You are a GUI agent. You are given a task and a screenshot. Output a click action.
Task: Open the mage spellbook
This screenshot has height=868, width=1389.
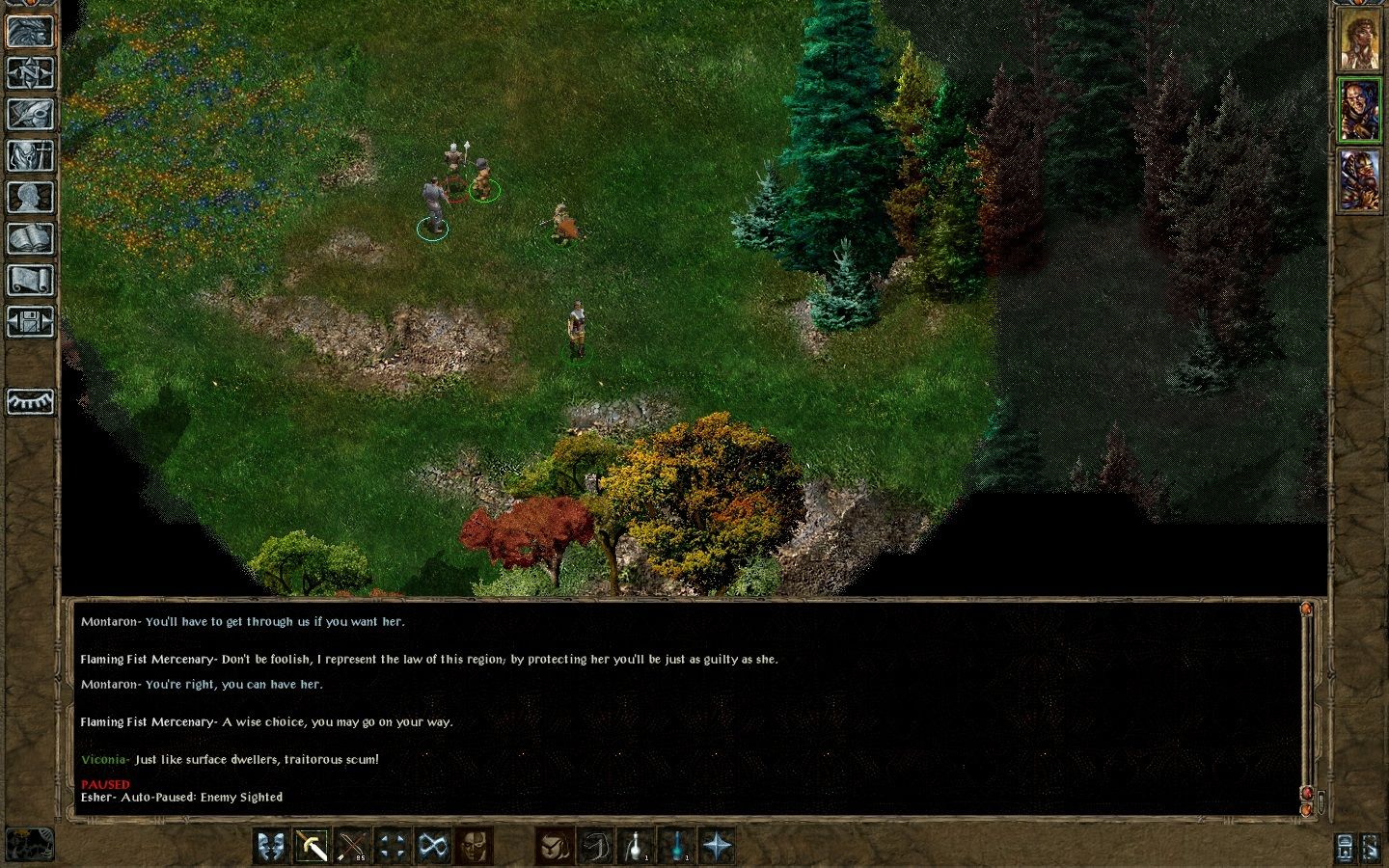click(30, 238)
